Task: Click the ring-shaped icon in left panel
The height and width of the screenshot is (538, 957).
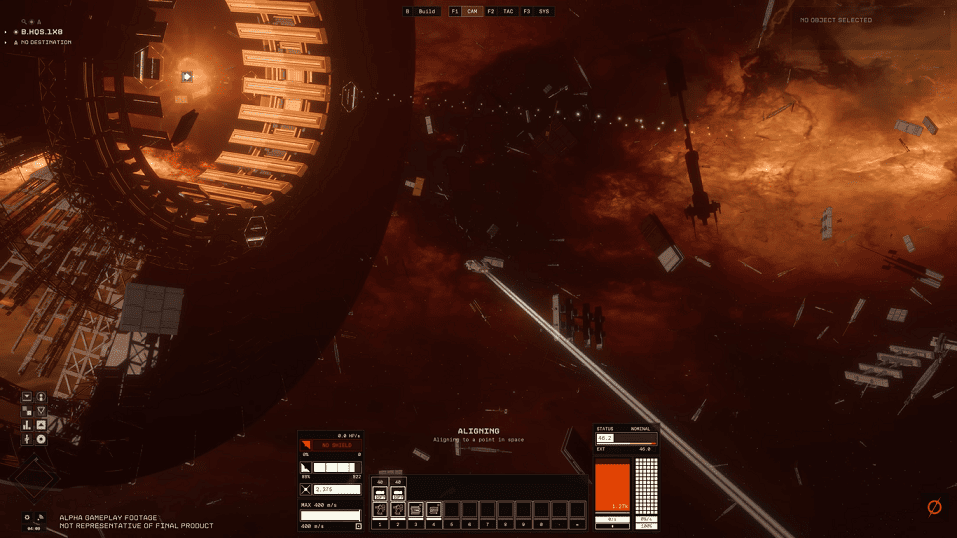Action: pos(41,439)
